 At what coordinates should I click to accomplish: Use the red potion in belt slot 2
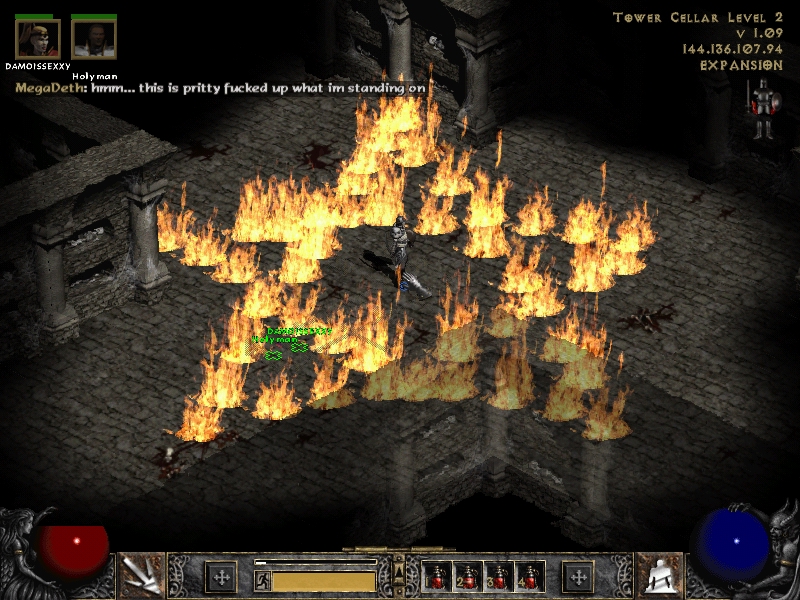point(467,577)
